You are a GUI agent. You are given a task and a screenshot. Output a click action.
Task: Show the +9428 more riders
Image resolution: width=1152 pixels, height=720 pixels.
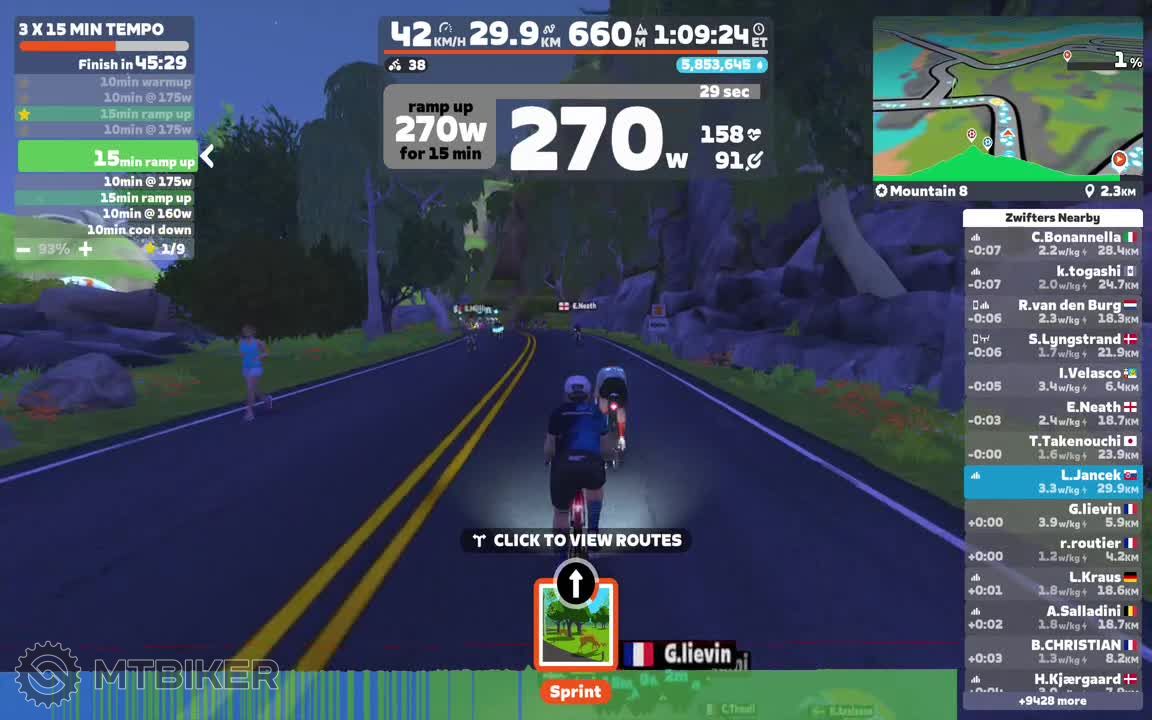pyautogui.click(x=1052, y=701)
